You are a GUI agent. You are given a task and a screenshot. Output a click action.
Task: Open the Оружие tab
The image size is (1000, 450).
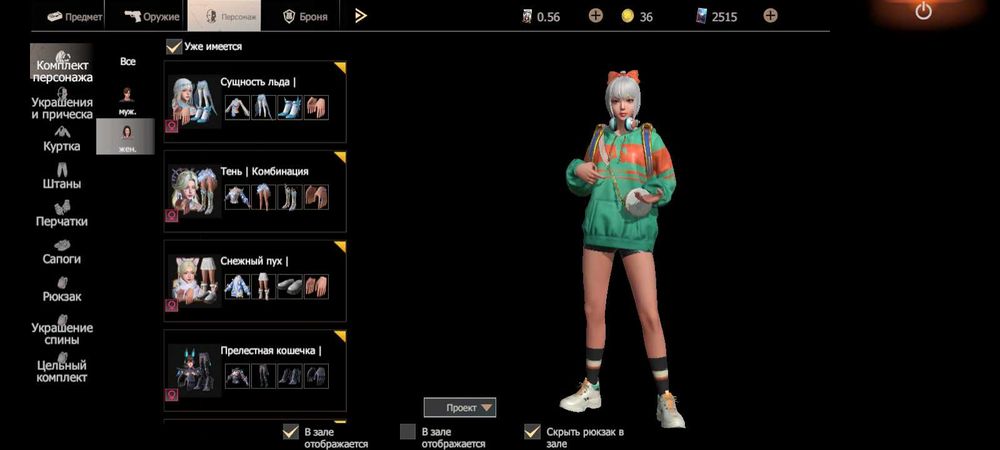click(152, 16)
